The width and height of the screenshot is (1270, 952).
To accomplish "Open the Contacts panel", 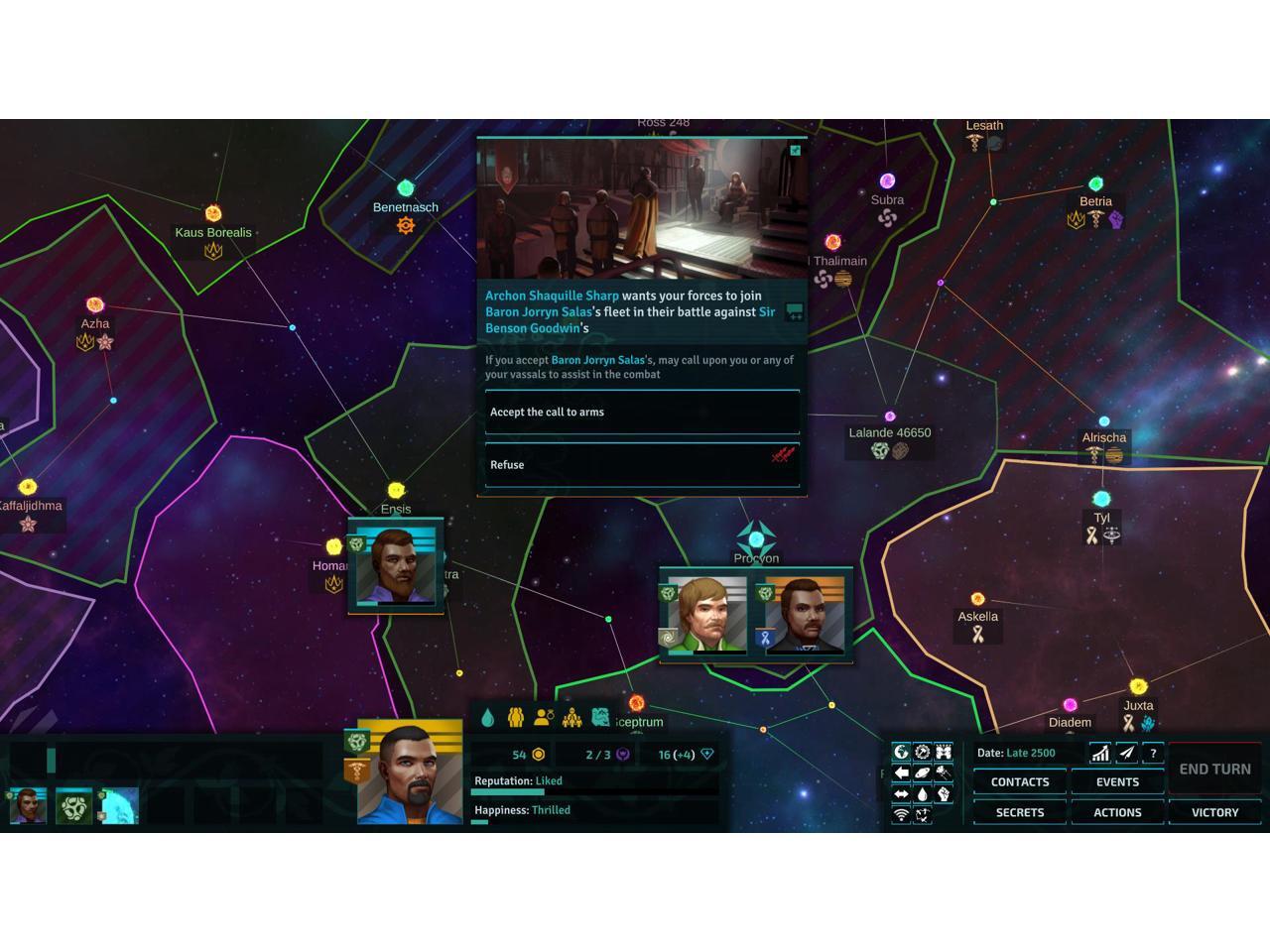I will (x=1019, y=782).
